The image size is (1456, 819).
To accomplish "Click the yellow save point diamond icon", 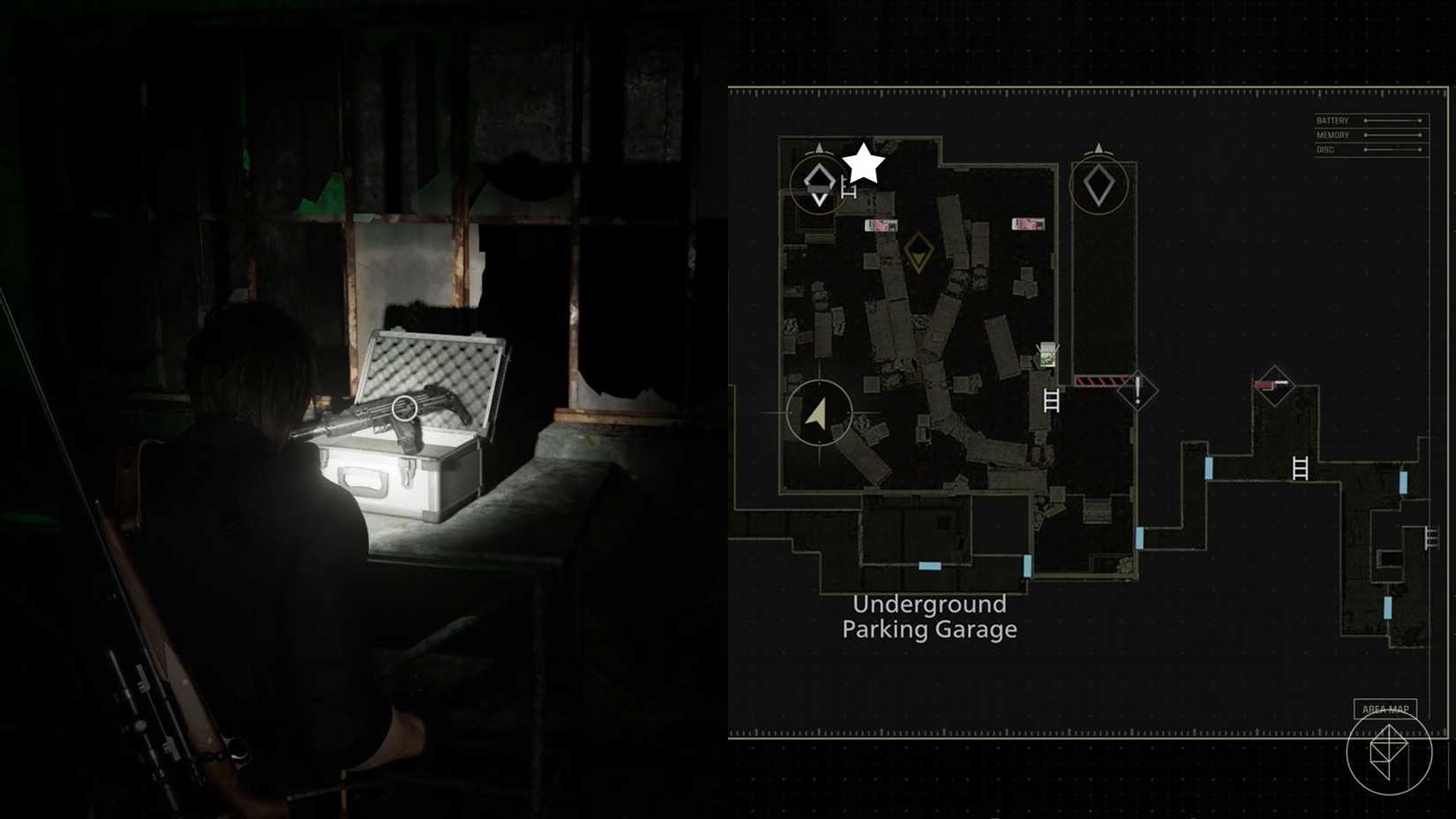I will [918, 256].
